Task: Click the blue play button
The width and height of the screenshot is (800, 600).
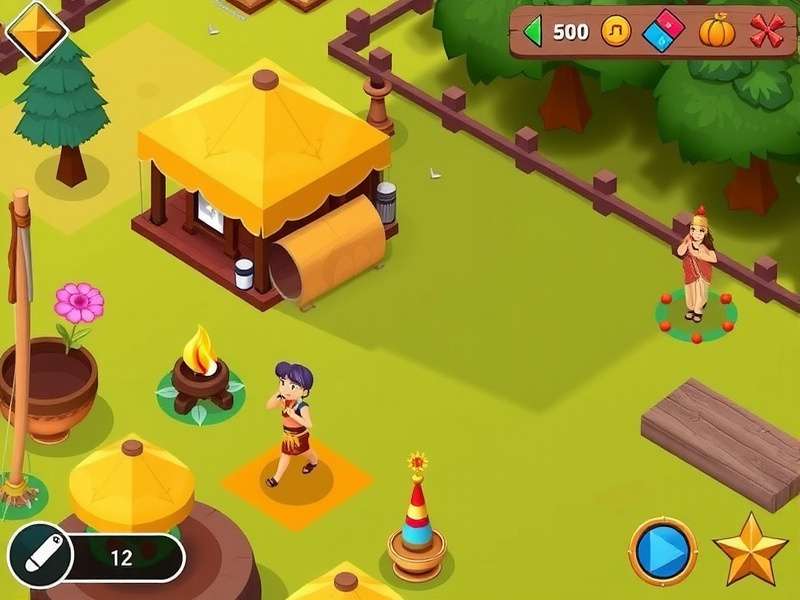Action: tap(662, 551)
